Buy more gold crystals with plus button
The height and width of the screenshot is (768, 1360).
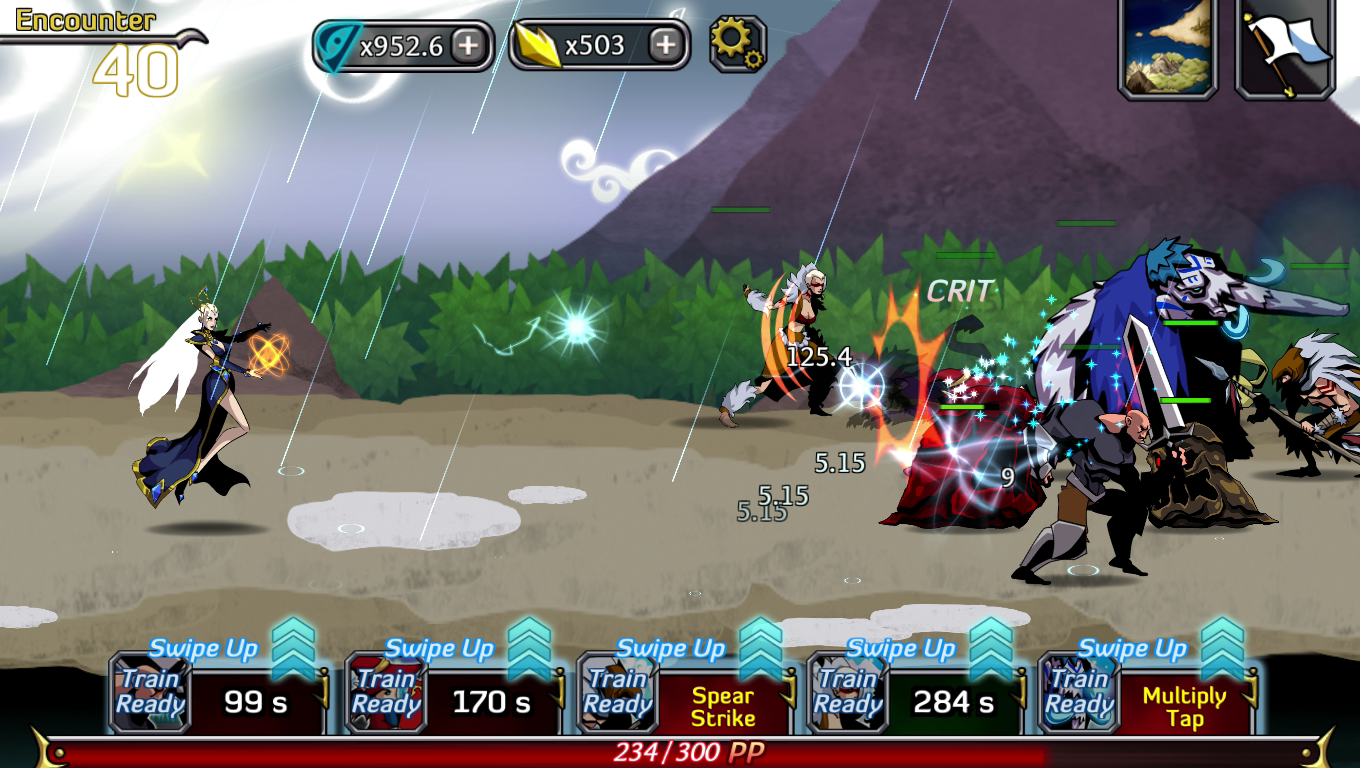665,45
